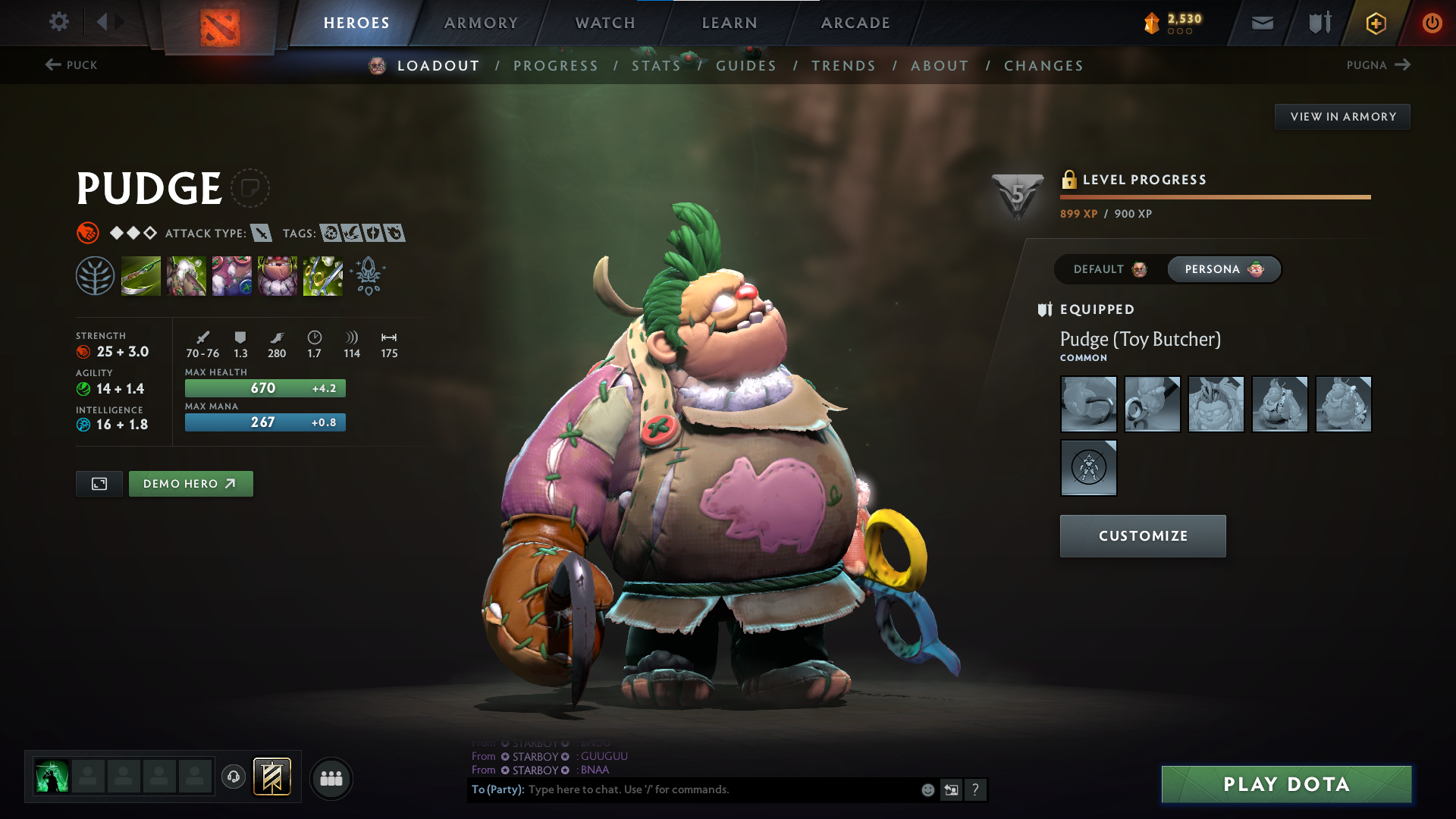Click the scissors ultimate ability icon
This screenshot has width=1456, height=819.
(x=322, y=275)
